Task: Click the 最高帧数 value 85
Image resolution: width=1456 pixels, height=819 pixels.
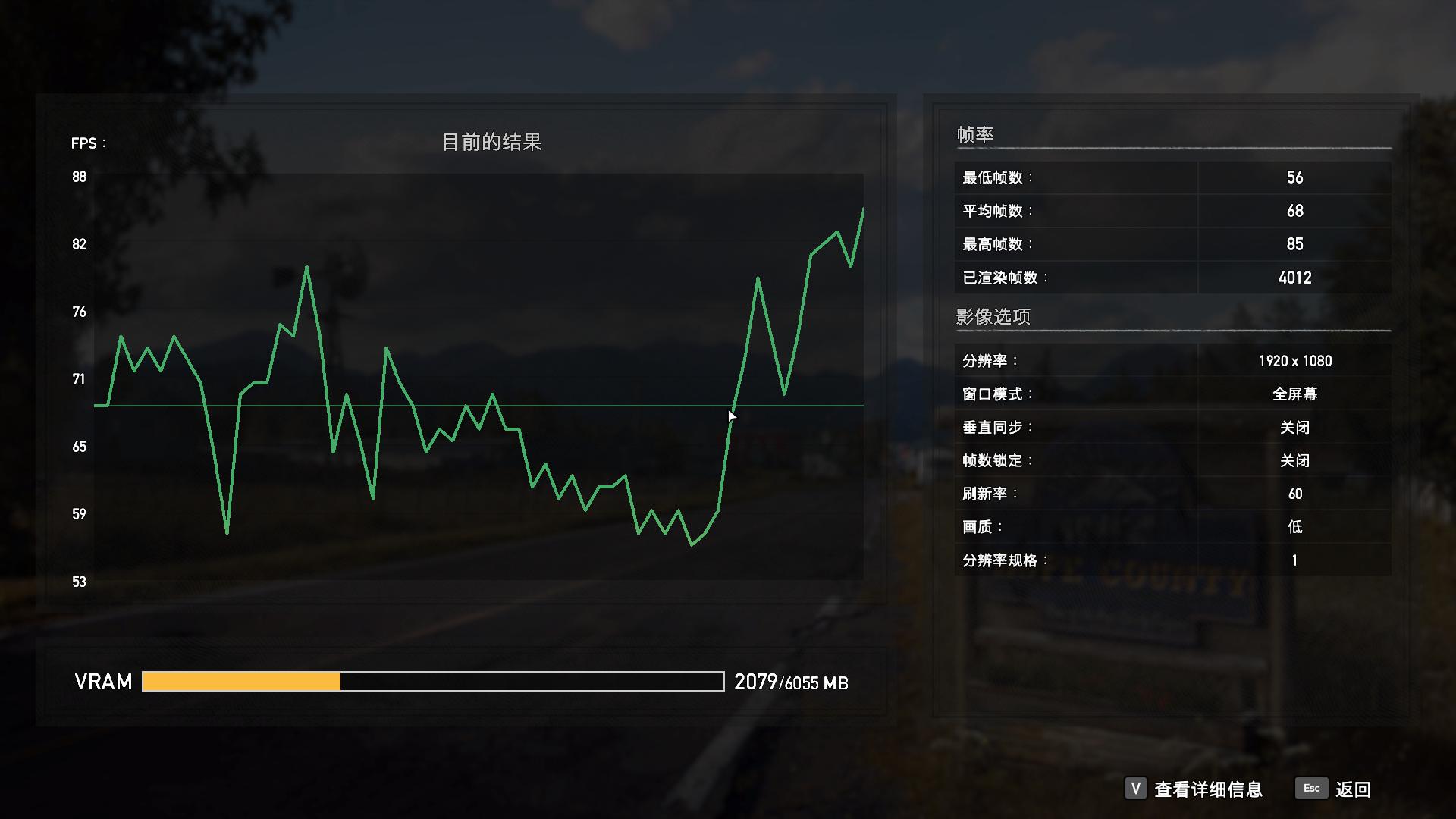Action: [1294, 243]
